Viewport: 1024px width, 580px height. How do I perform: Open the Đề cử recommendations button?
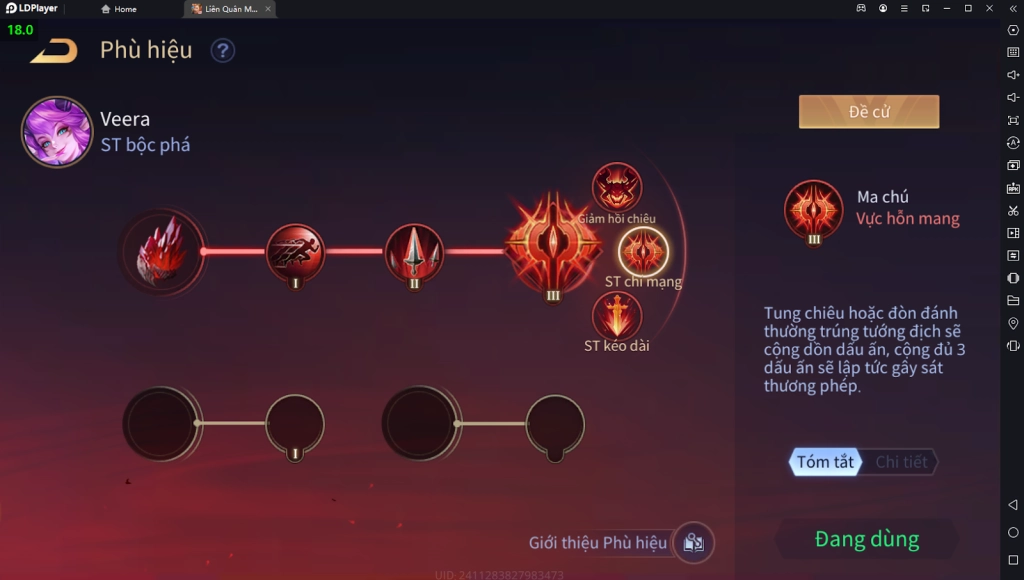868,112
